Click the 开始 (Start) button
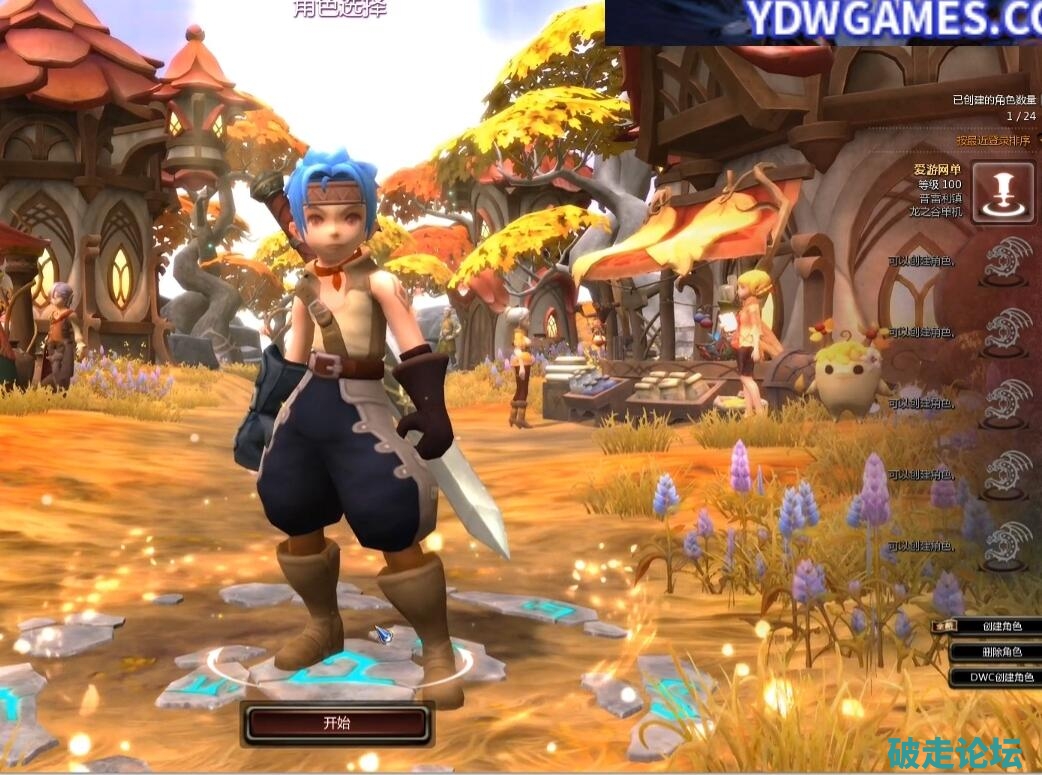 click(x=337, y=723)
